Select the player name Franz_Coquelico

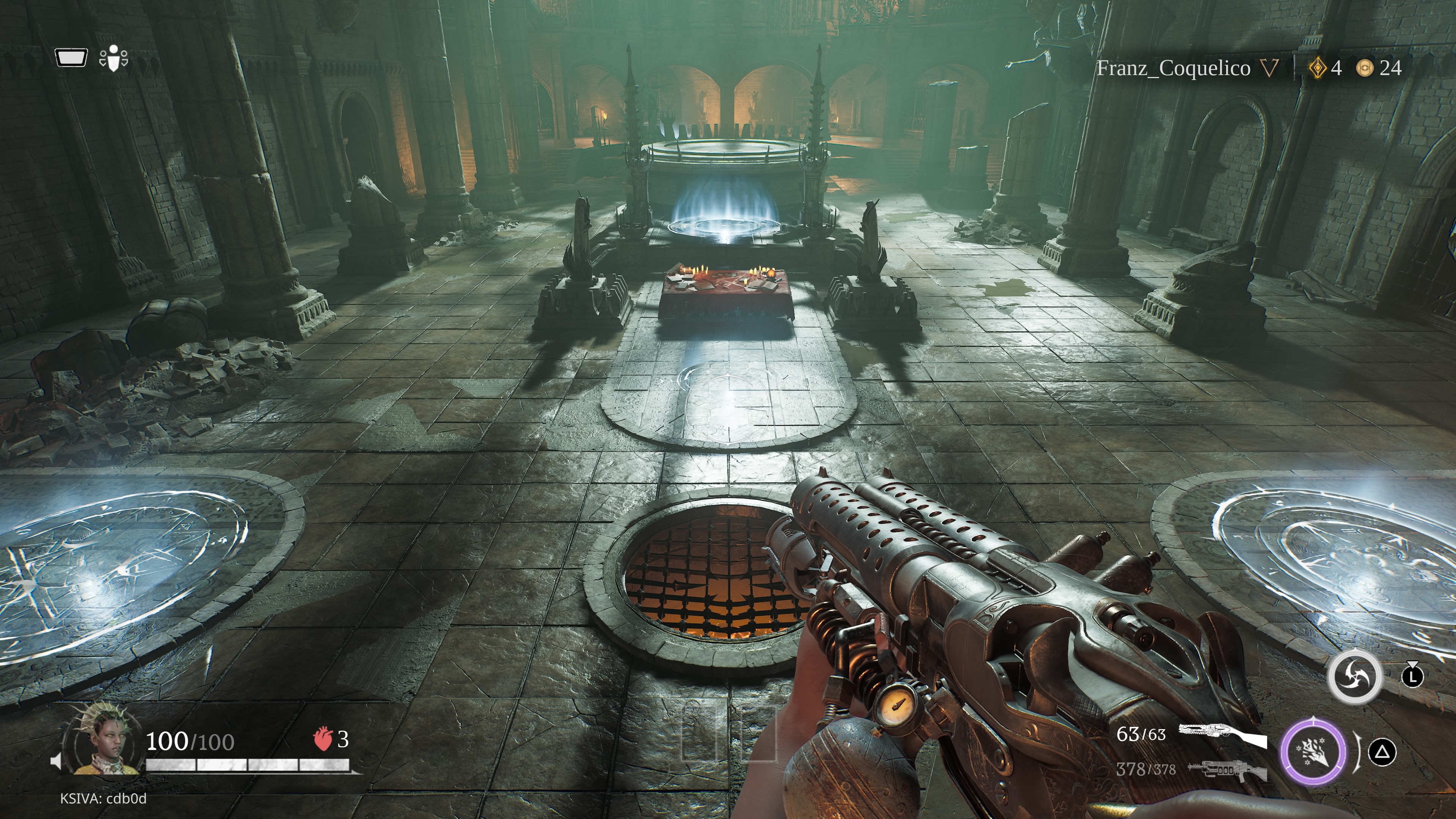click(1174, 68)
